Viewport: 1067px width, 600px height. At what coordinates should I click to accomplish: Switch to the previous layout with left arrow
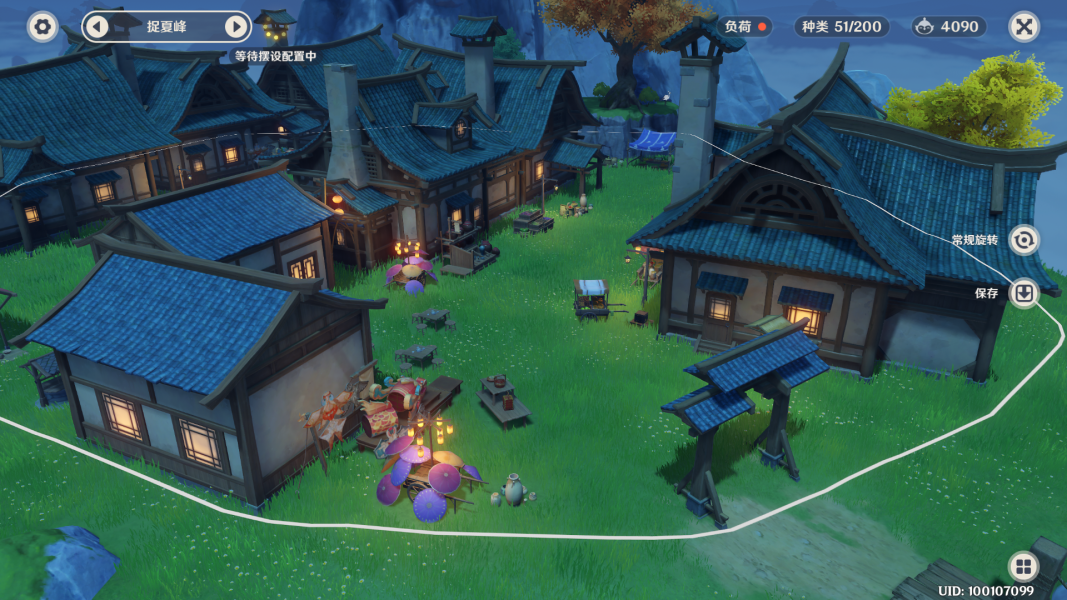point(96,27)
